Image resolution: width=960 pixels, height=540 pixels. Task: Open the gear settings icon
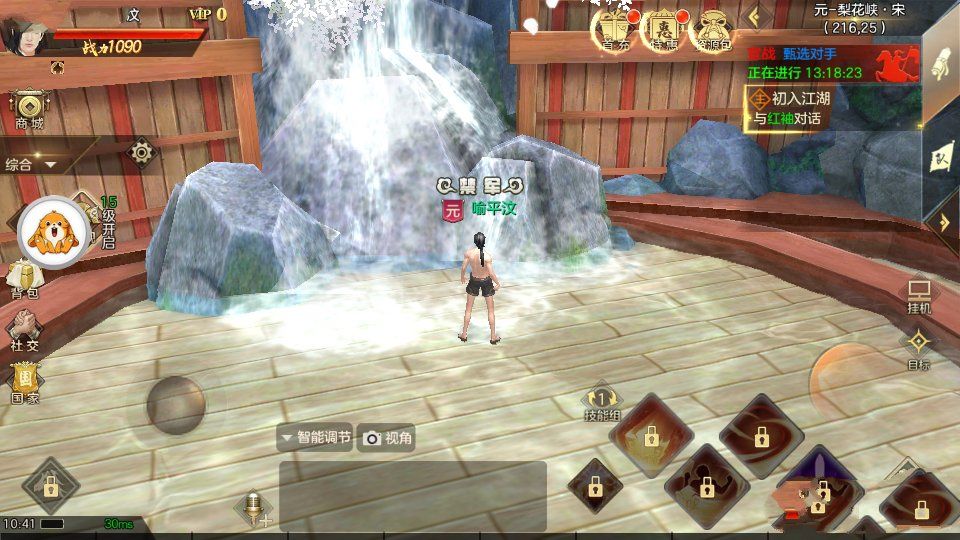tap(142, 152)
